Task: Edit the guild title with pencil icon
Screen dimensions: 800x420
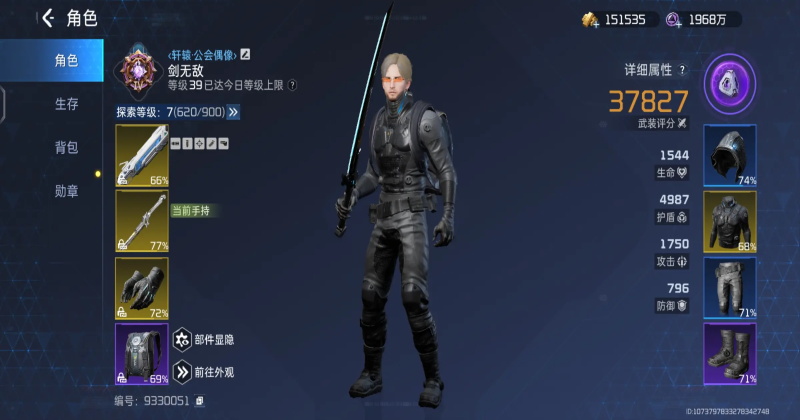Action: [246, 54]
